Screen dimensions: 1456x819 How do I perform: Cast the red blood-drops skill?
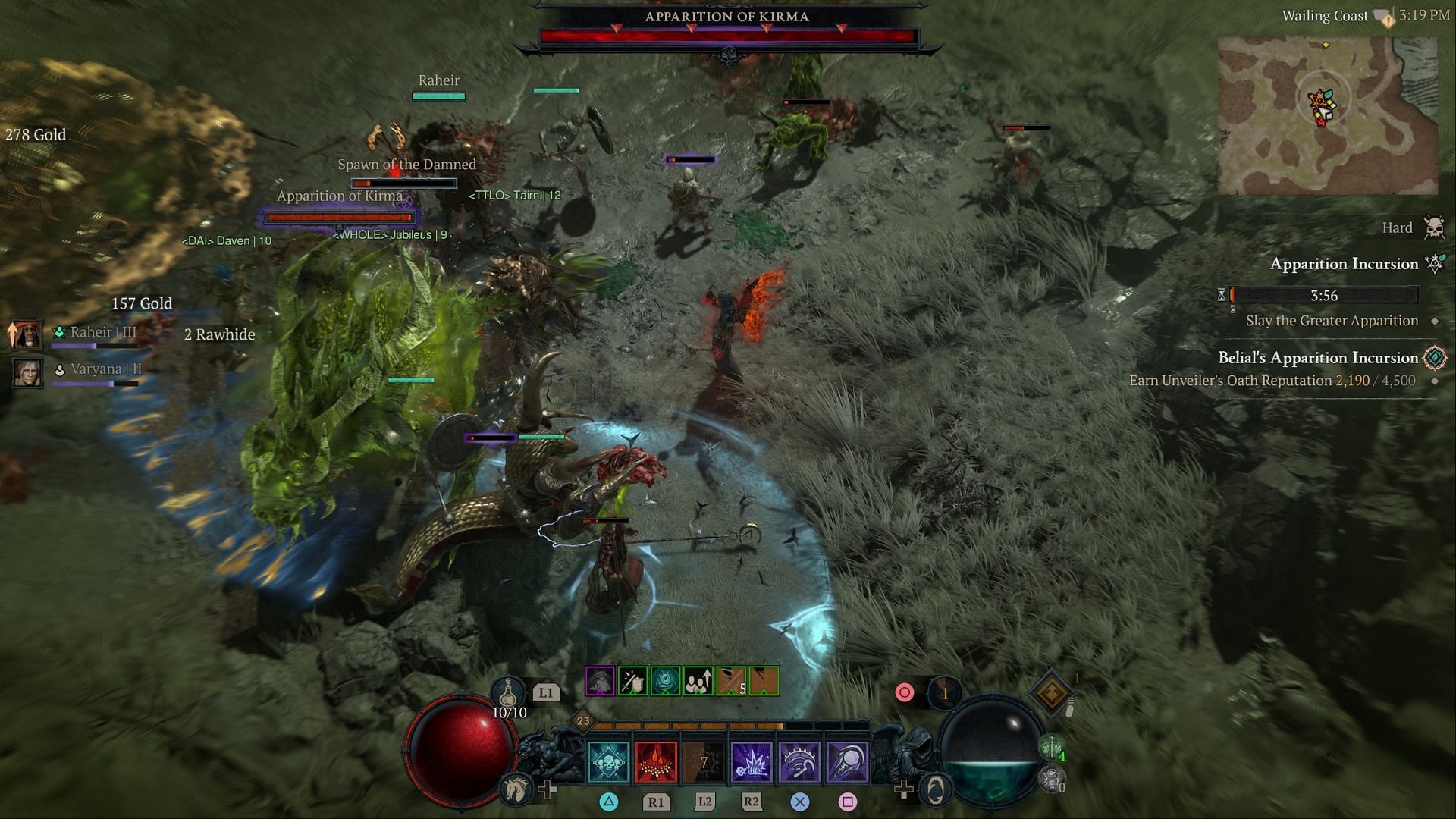(x=655, y=761)
